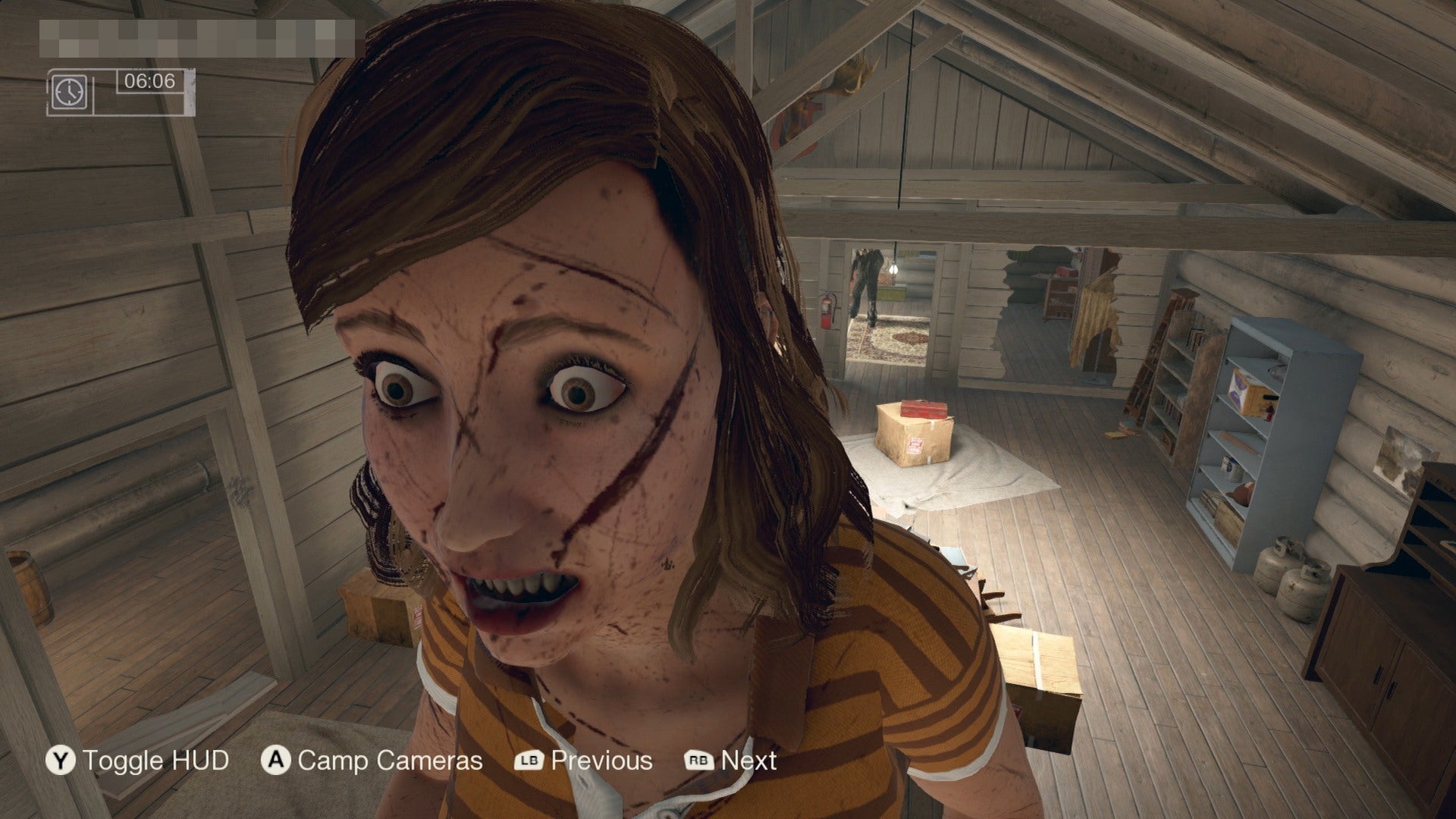
Task: Click the A button circle icon
Action: click(276, 759)
